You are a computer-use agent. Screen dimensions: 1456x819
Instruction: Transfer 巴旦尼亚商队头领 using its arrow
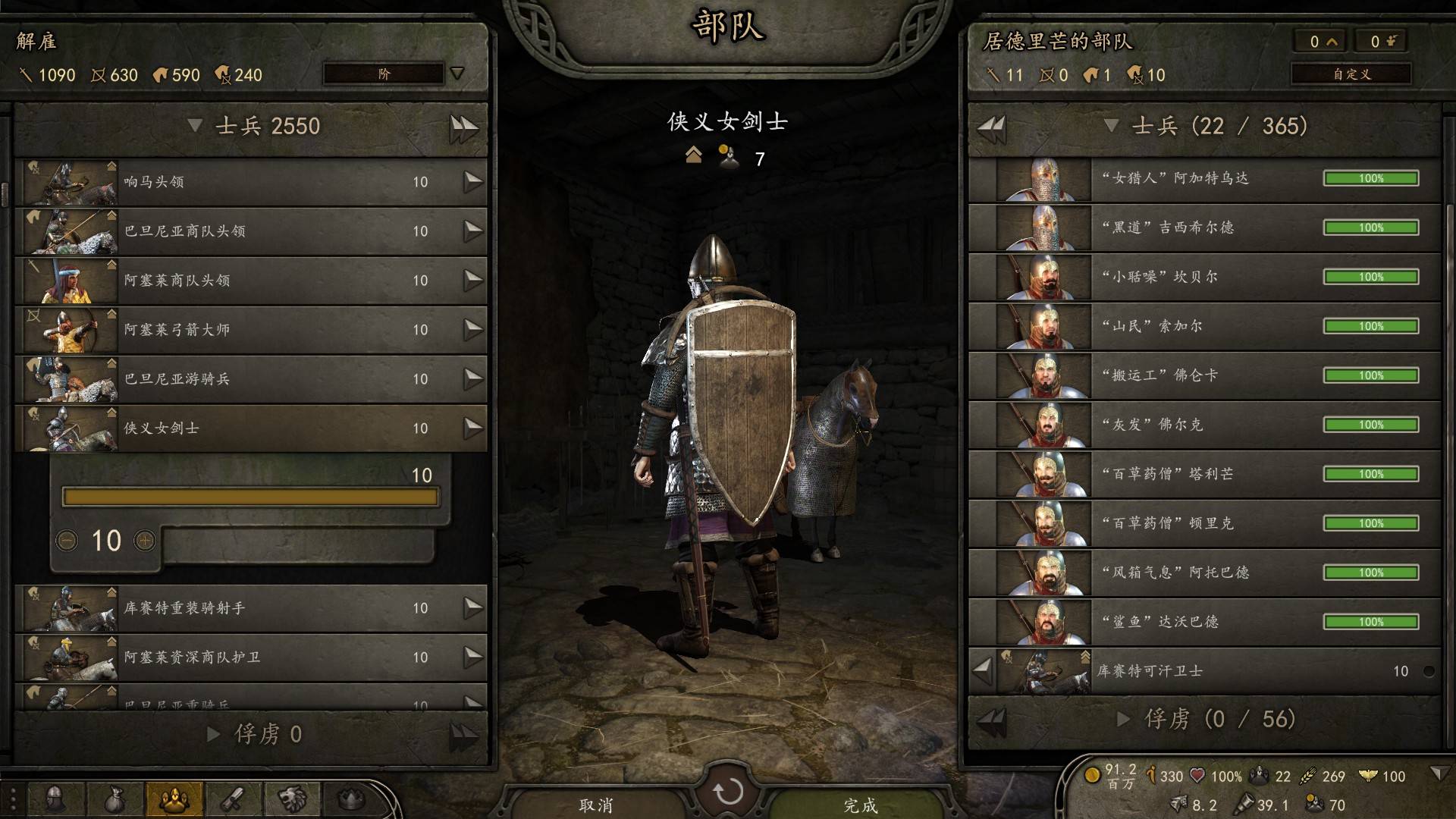(x=473, y=231)
